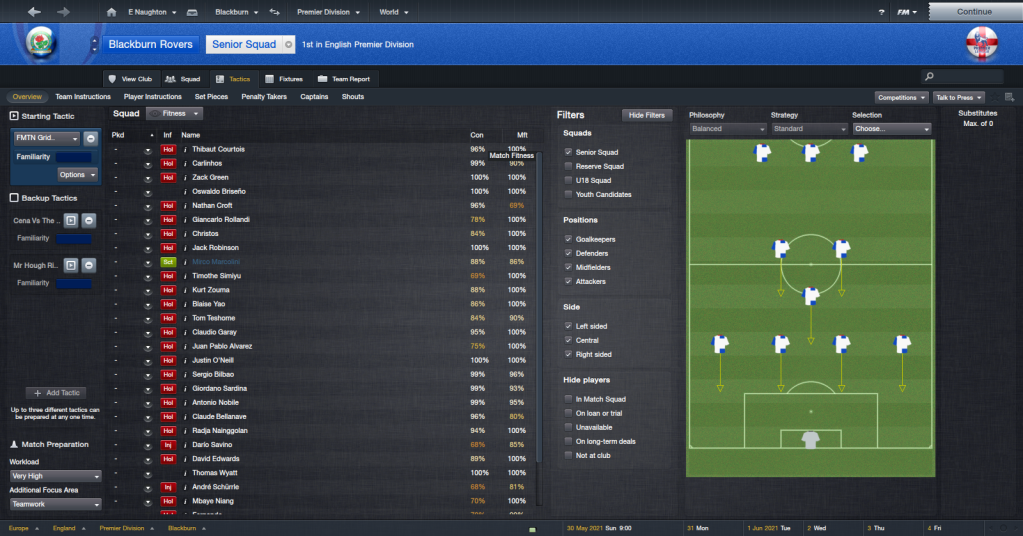Select player Thibaut Courtois row
The image size is (1023, 536).
218,149
